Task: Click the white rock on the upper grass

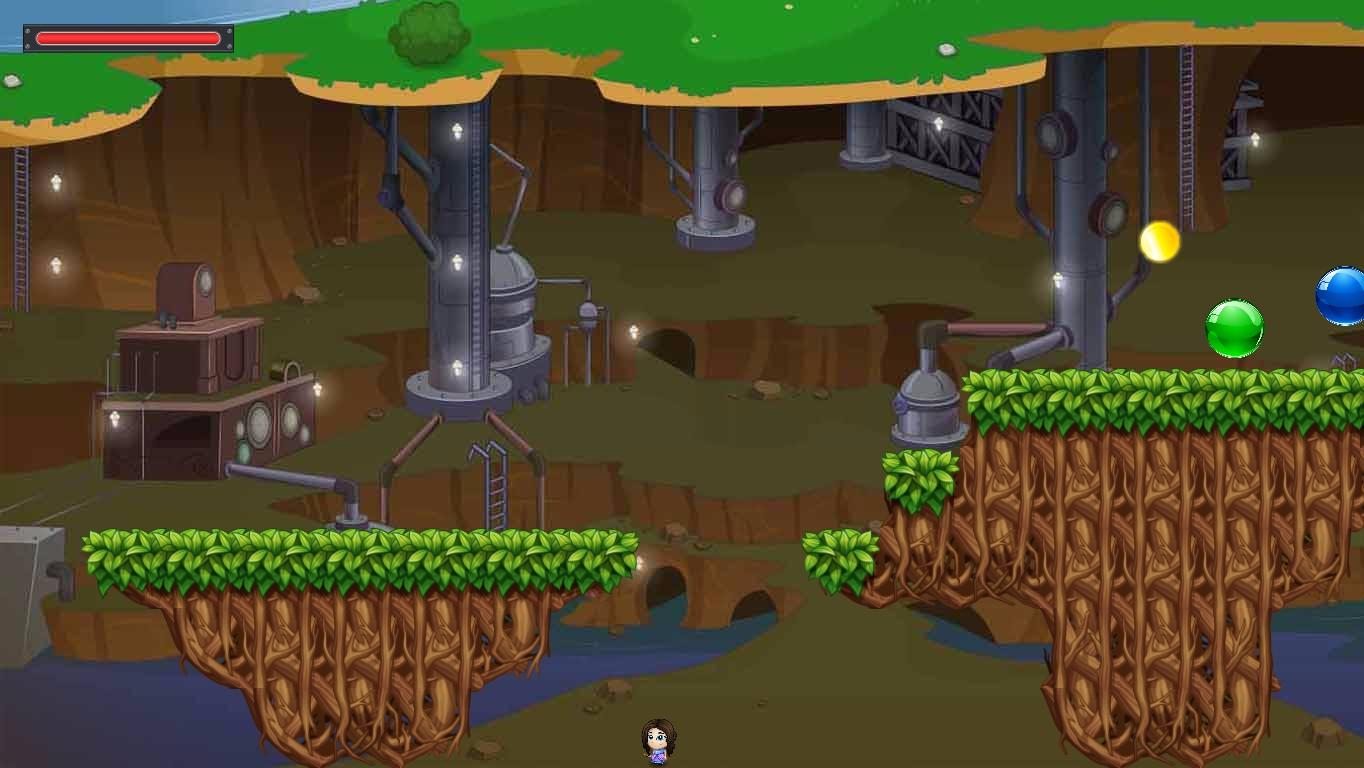Action: [x=945, y=47]
